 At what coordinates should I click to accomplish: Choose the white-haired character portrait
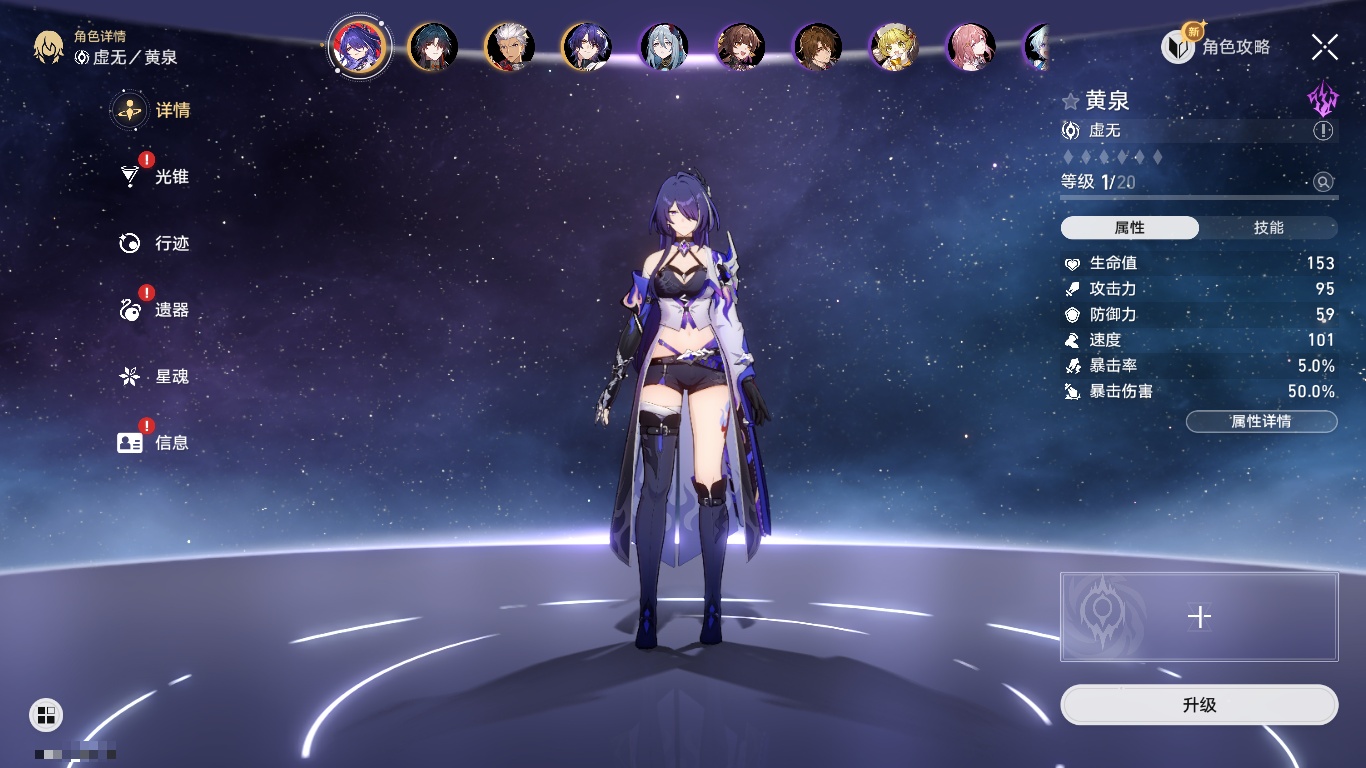point(509,47)
